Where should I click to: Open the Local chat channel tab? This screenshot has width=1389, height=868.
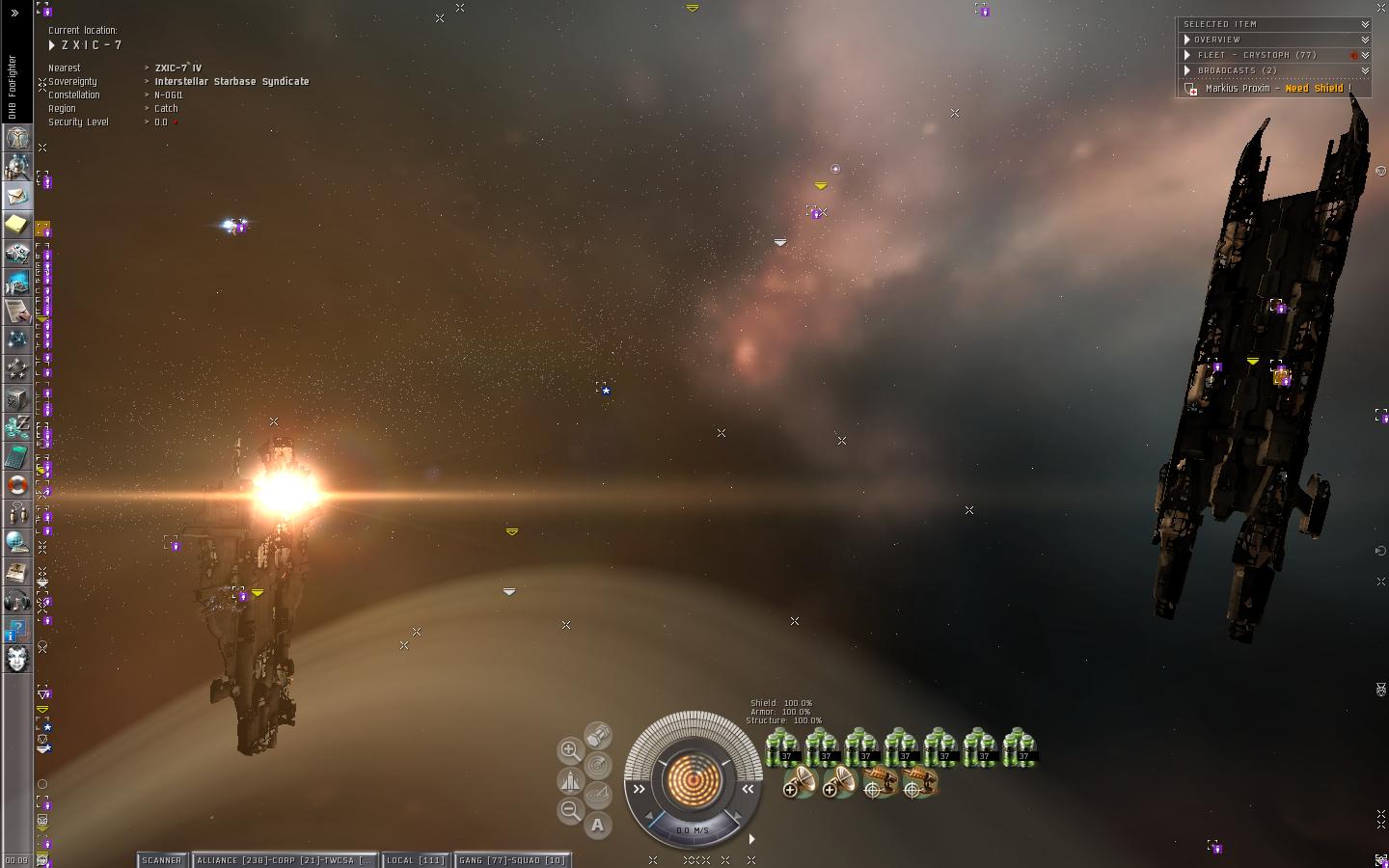pyautogui.click(x=416, y=860)
